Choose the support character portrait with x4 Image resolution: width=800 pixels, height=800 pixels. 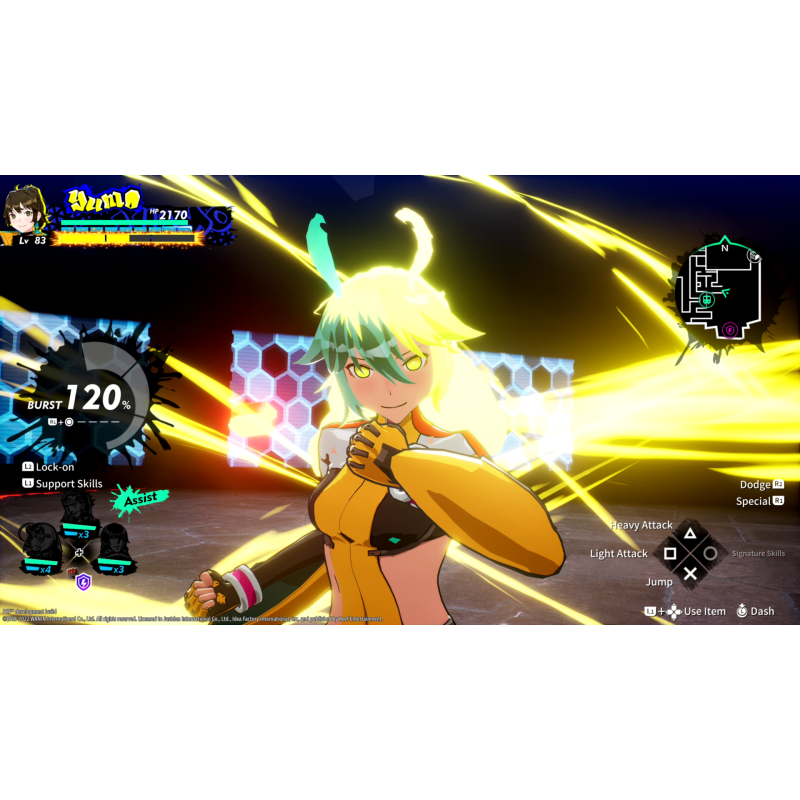(x=41, y=548)
